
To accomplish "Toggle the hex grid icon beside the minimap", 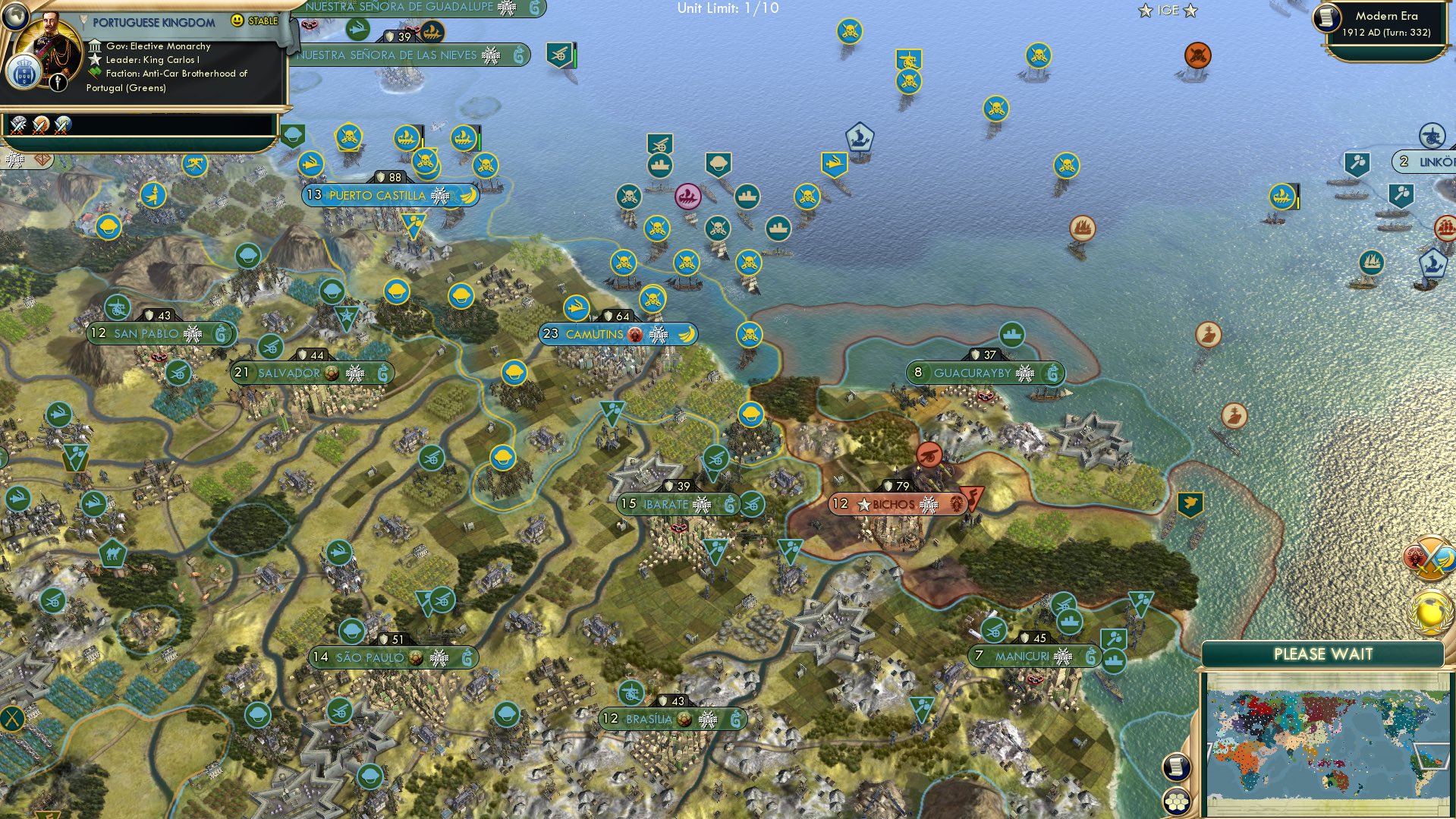I will 1175,802.
